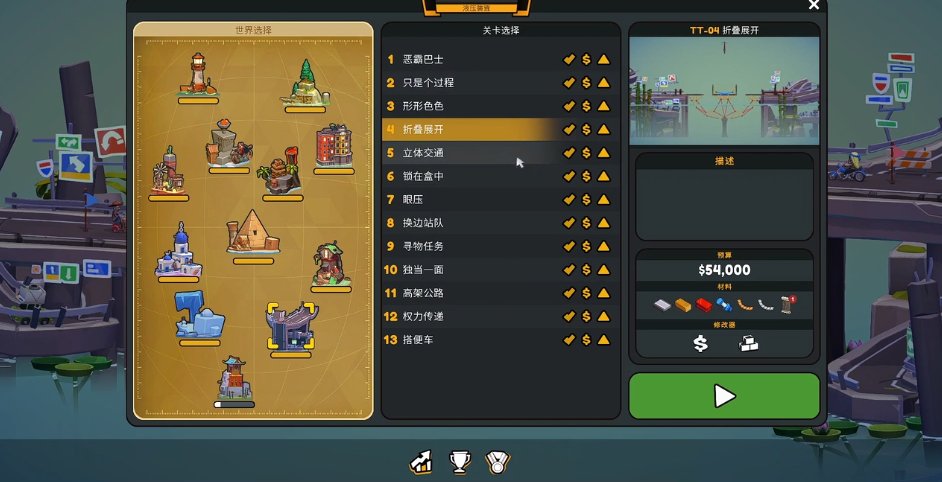The width and height of the screenshot is (942, 482).
Task: Choose level 2 只是个过程
Action: tap(470, 82)
